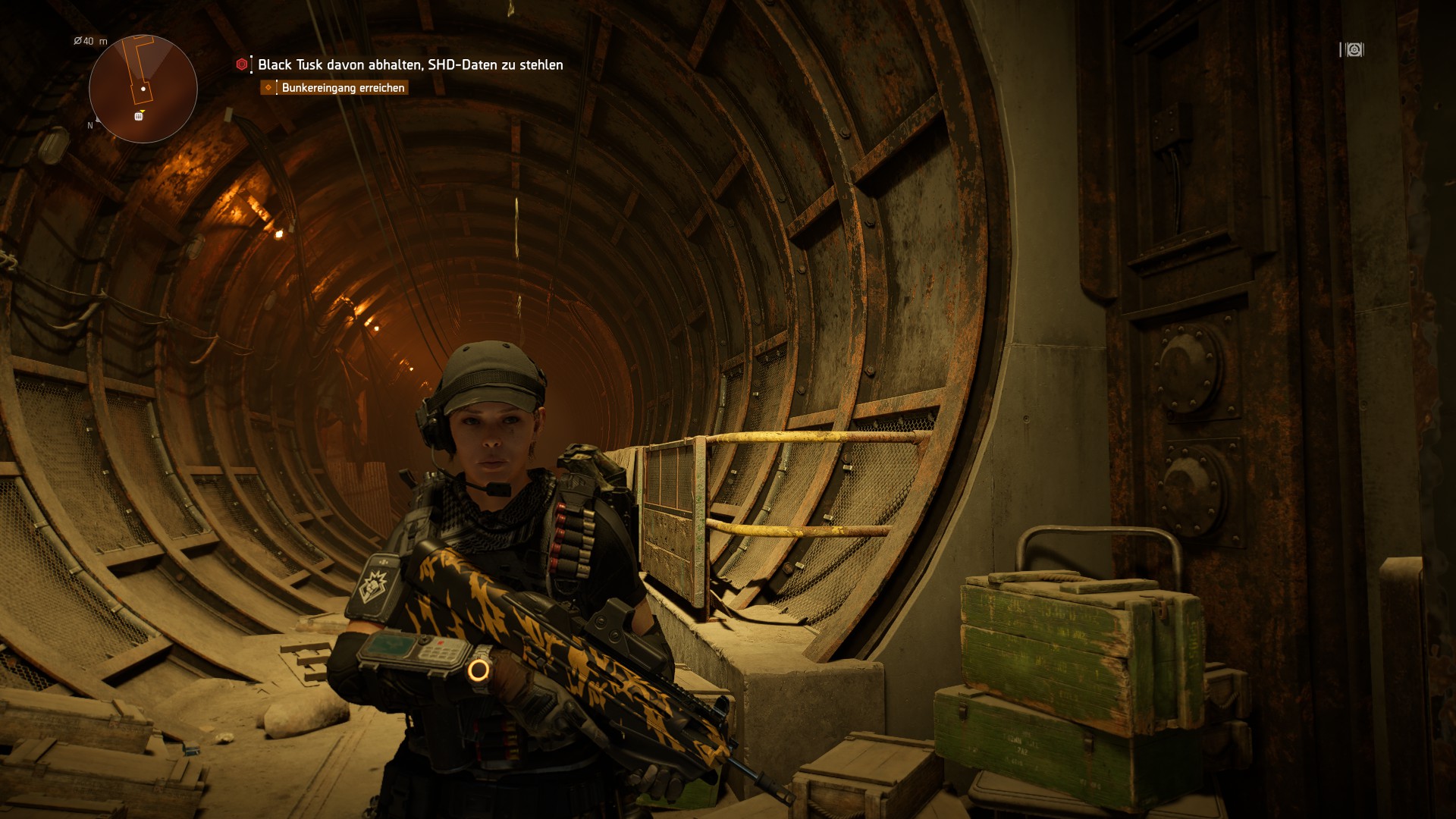This screenshot has height=819, width=1456.
Task: Click the white player dot on the minimap
Action: tap(142, 89)
